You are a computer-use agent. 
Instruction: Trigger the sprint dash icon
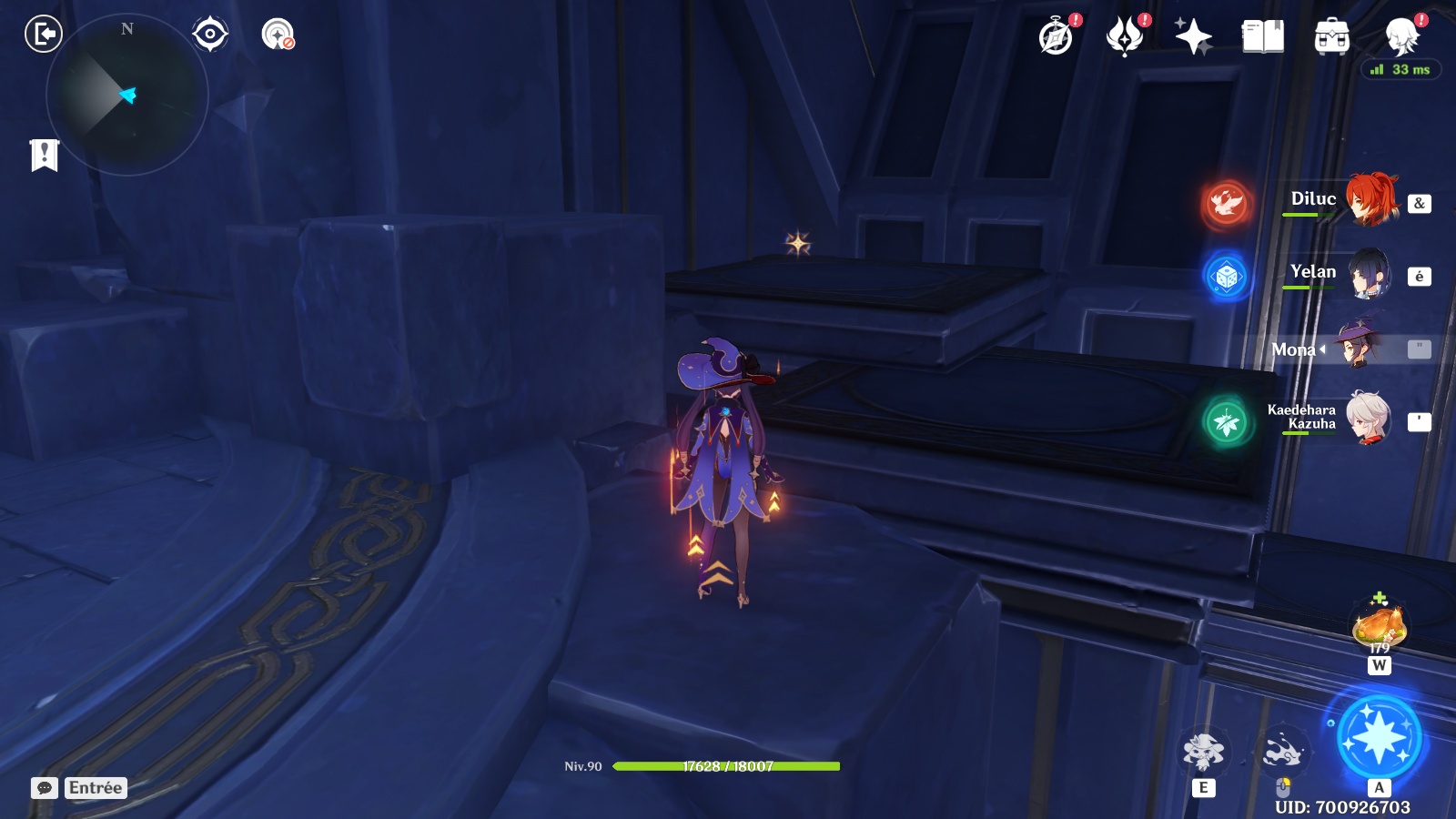point(1283,753)
